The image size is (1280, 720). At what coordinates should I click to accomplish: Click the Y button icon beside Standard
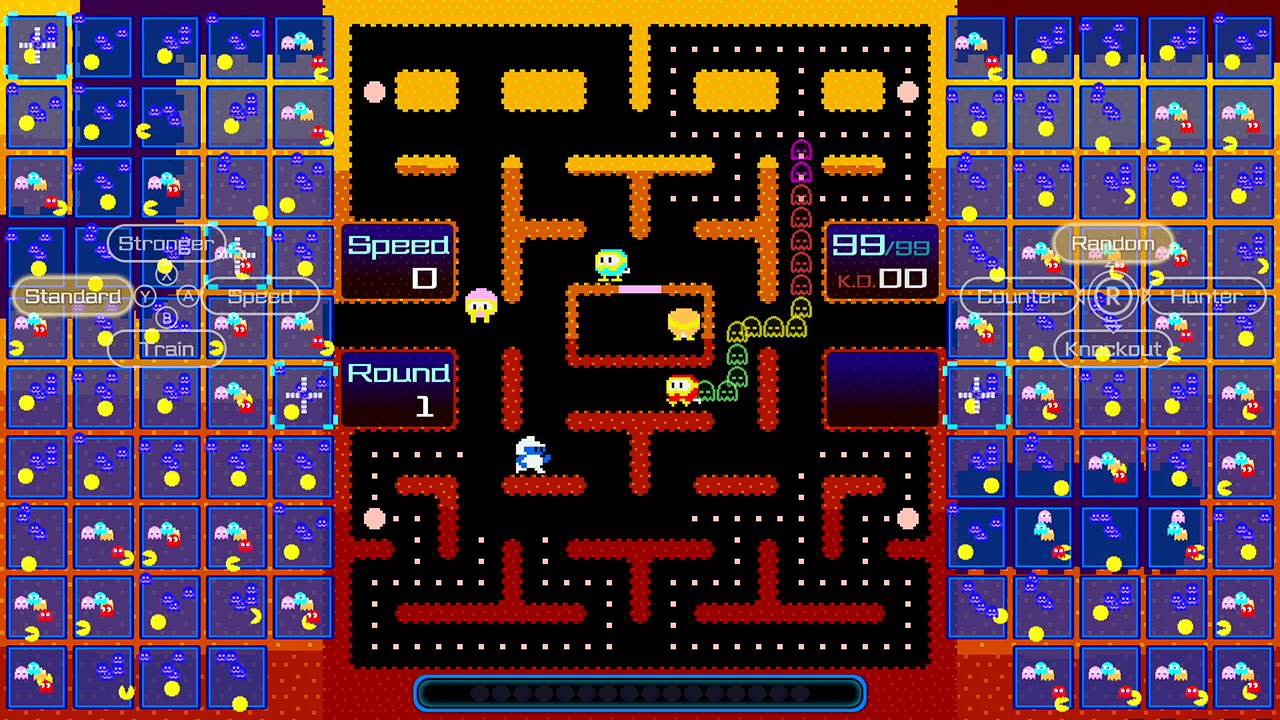(x=146, y=296)
